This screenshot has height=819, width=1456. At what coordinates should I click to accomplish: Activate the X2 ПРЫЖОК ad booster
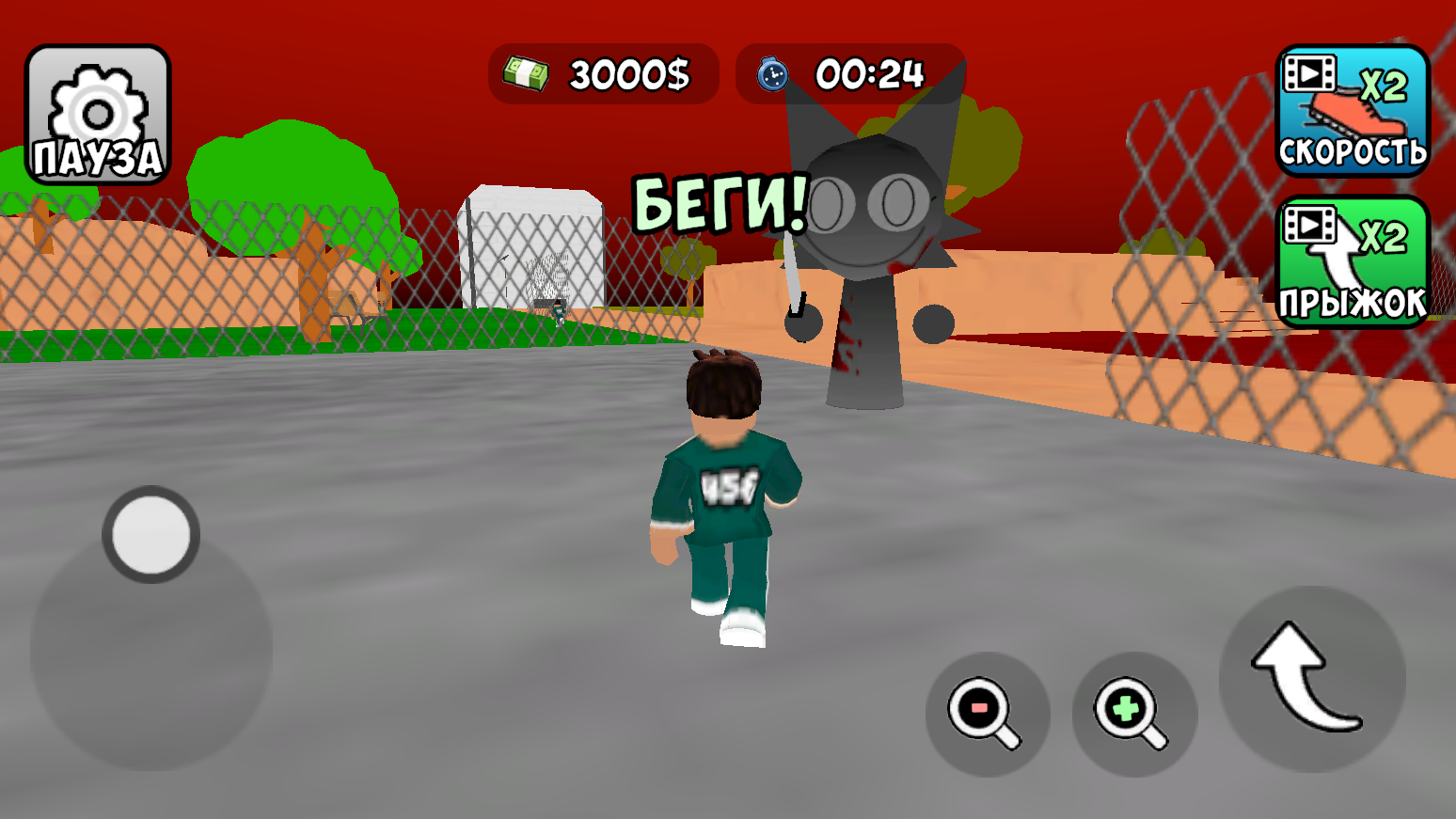(1353, 263)
